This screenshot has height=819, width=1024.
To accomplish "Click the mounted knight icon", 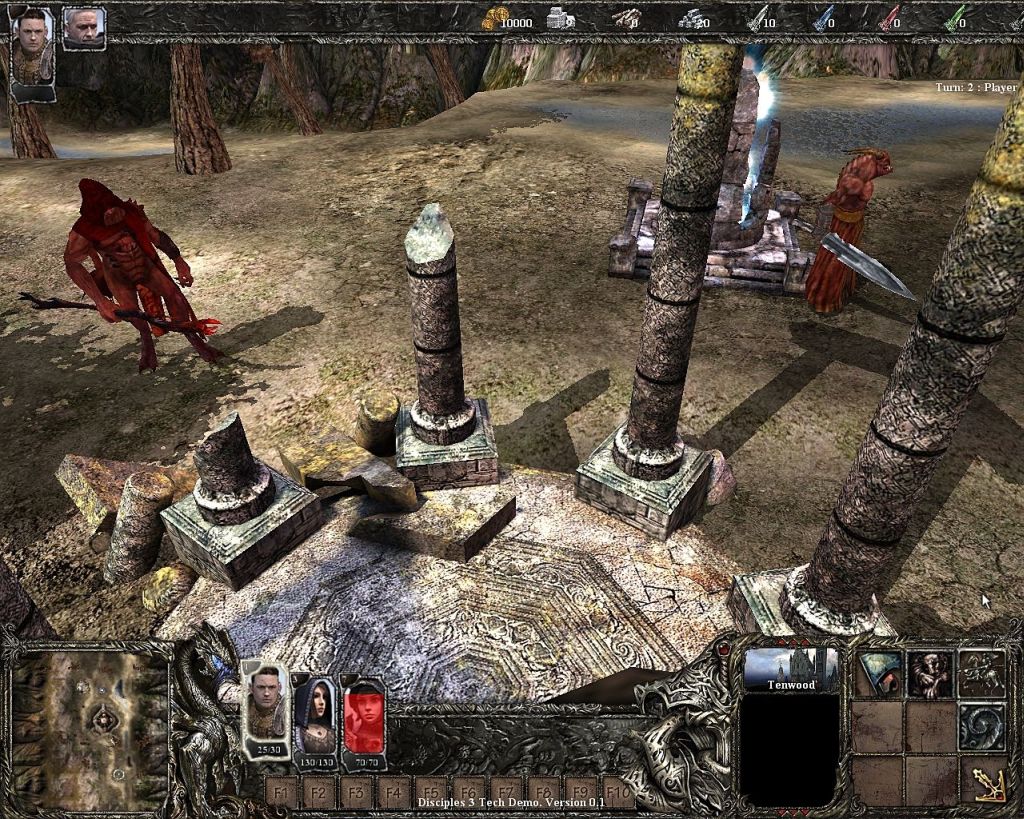I will 981,674.
